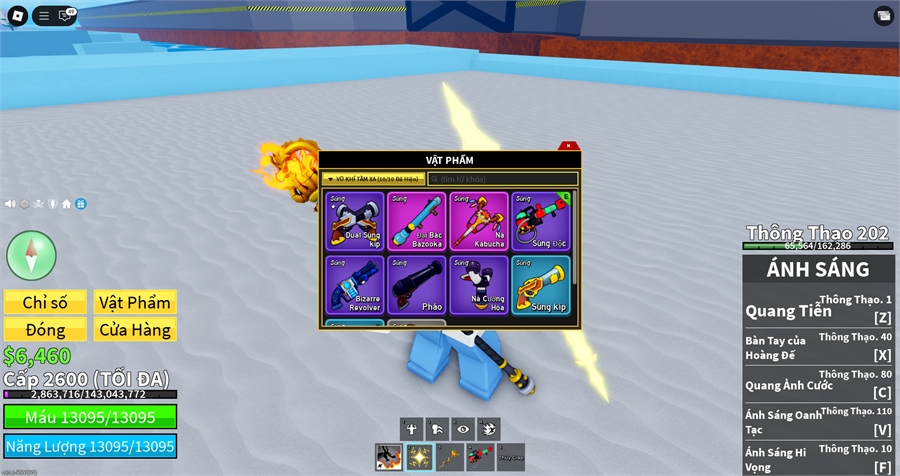
Task: Toggle the speaker sound icon
Action: click(10, 203)
